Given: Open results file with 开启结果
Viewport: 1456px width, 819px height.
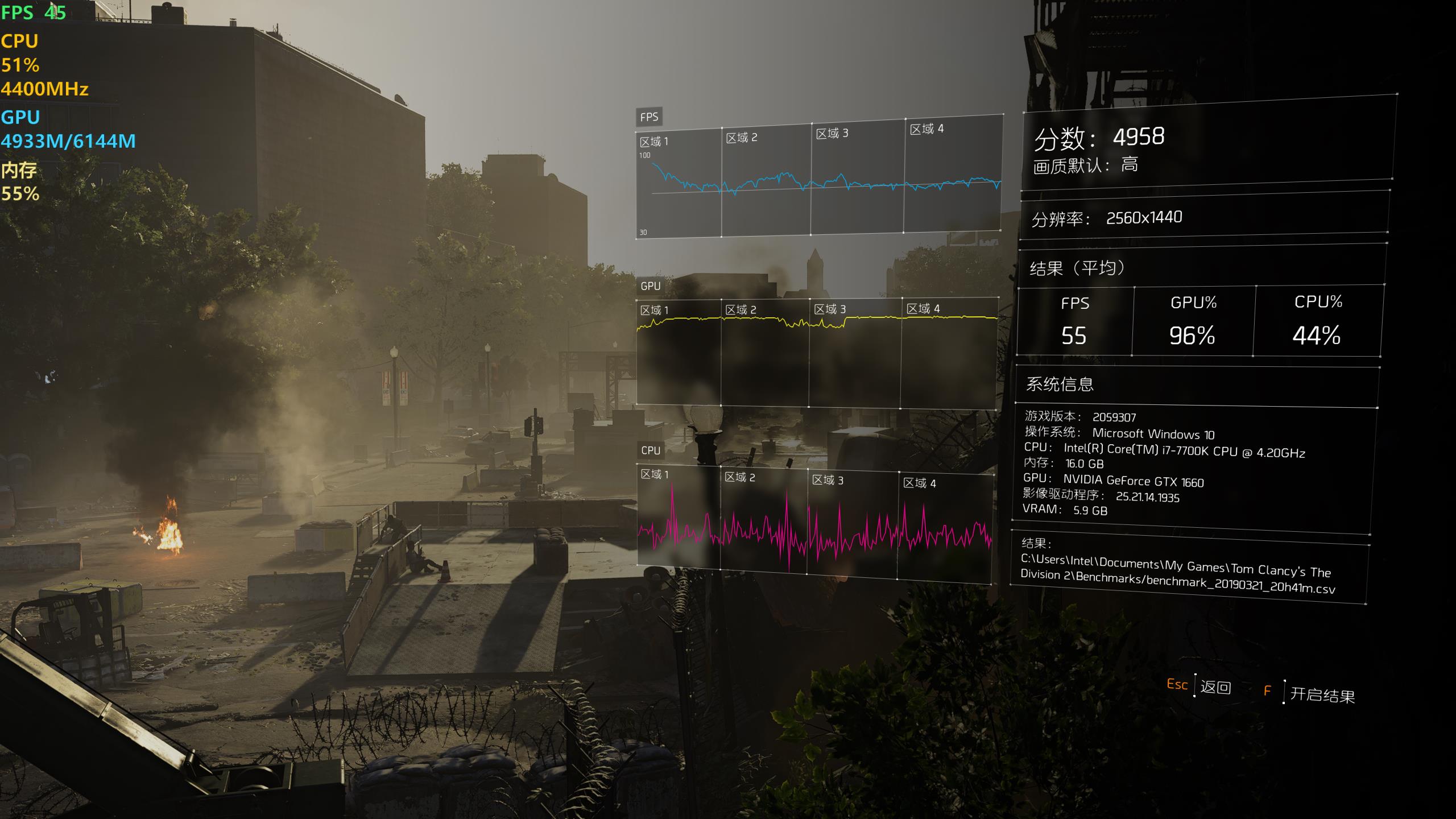Looking at the screenshot, I should 1322,694.
